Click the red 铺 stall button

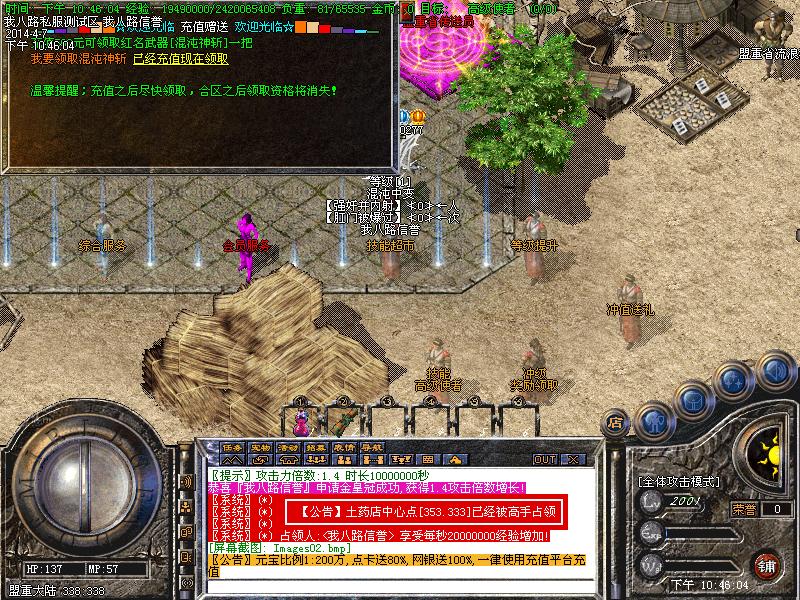pyautogui.click(x=766, y=566)
